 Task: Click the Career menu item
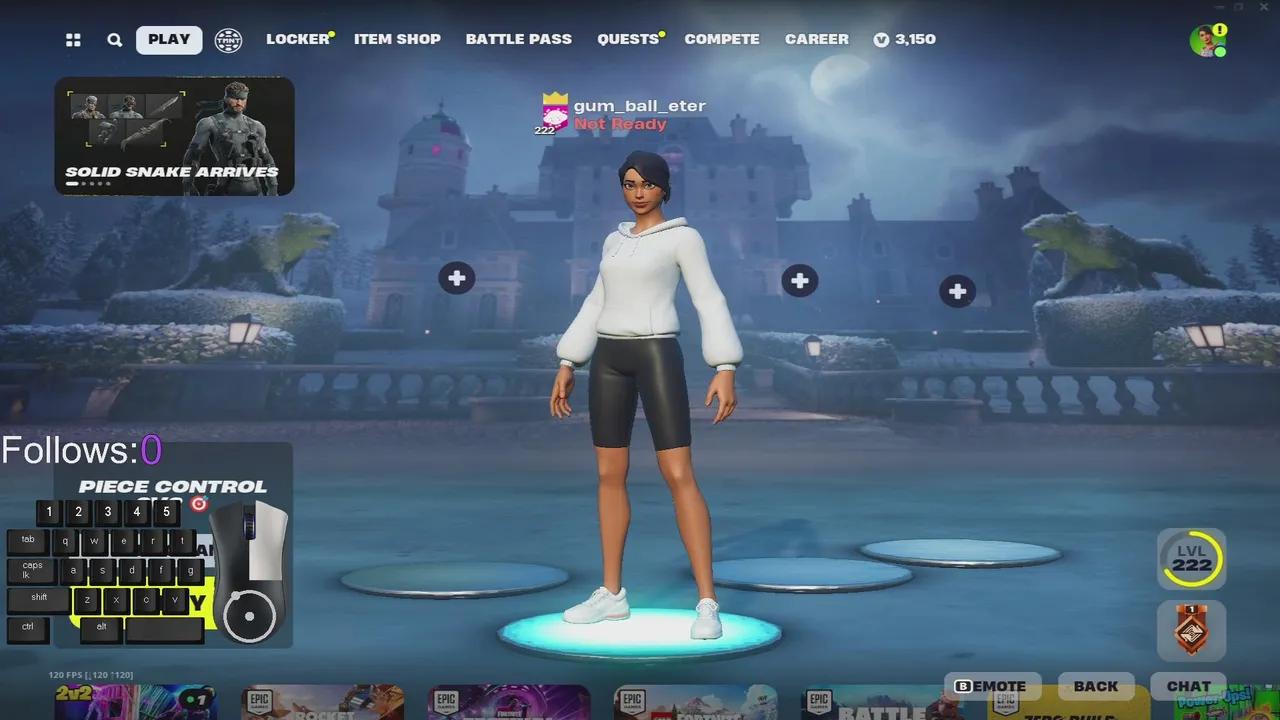[x=817, y=39]
